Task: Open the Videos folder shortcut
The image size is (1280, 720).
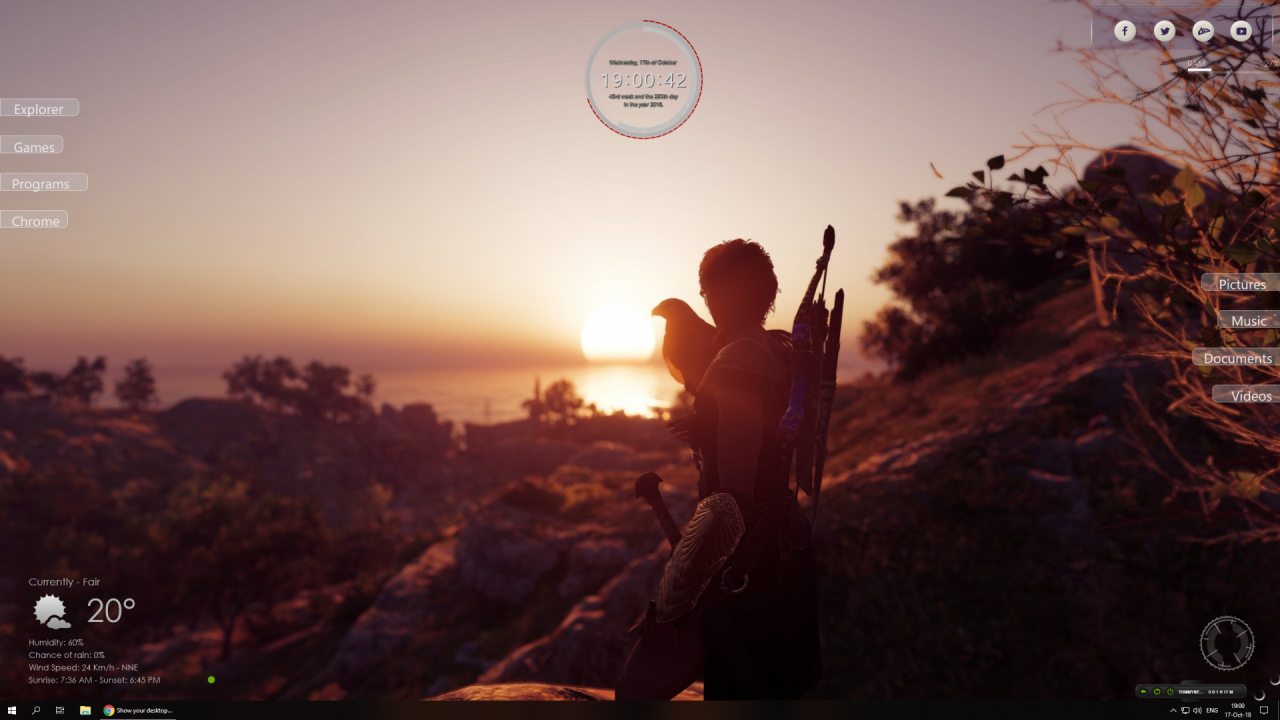Action: coord(1250,395)
